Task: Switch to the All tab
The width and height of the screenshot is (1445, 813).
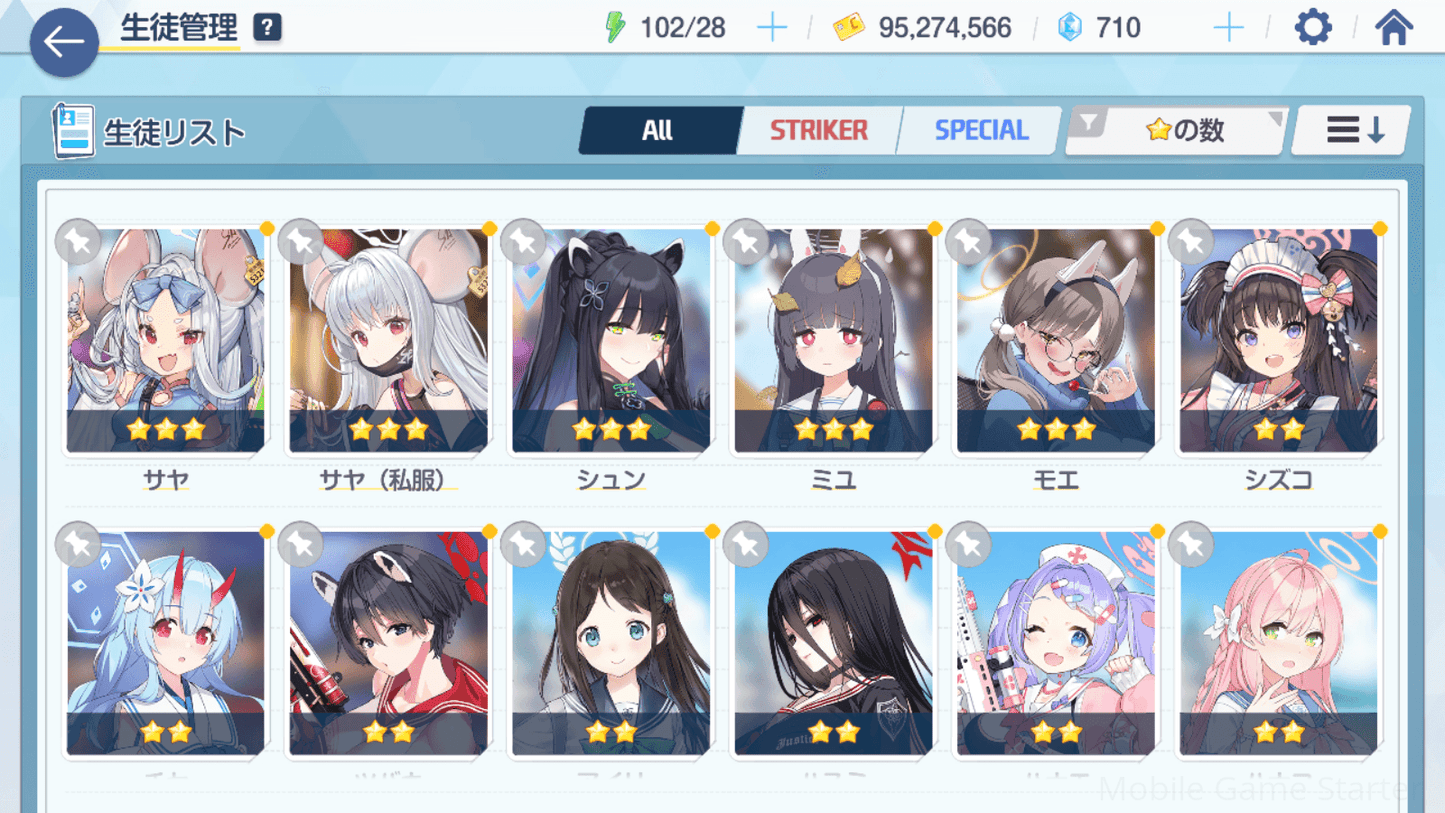Action: click(x=657, y=130)
